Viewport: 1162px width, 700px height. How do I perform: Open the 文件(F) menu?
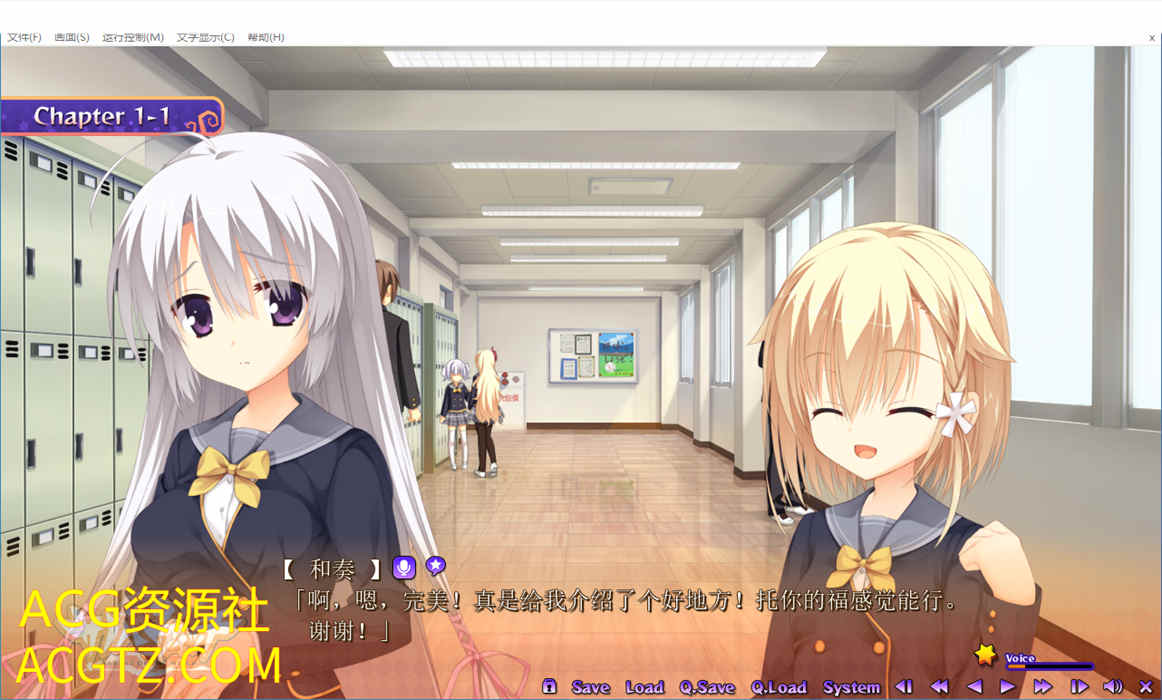click(x=24, y=37)
